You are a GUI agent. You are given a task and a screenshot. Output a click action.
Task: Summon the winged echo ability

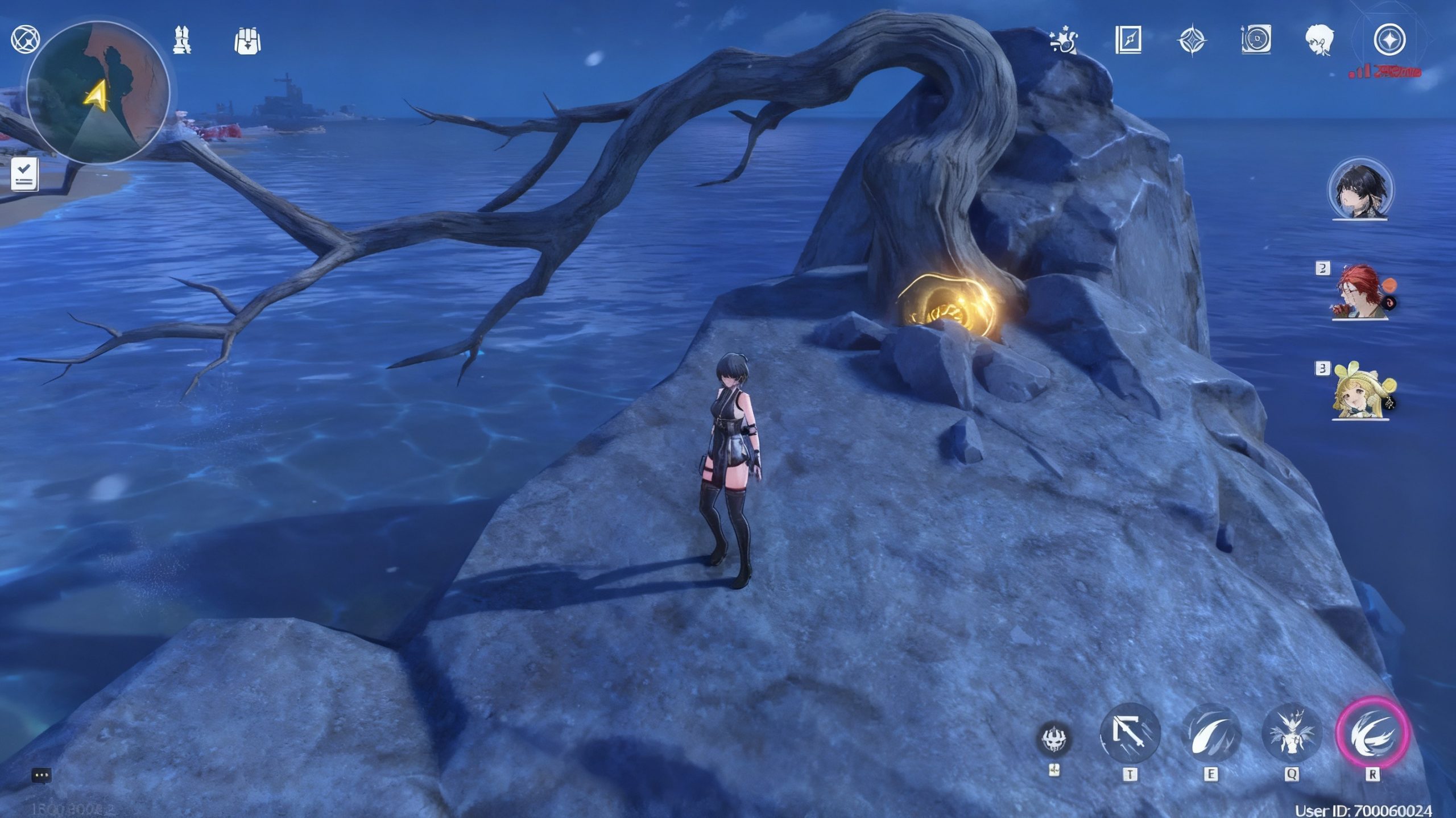(1291, 734)
